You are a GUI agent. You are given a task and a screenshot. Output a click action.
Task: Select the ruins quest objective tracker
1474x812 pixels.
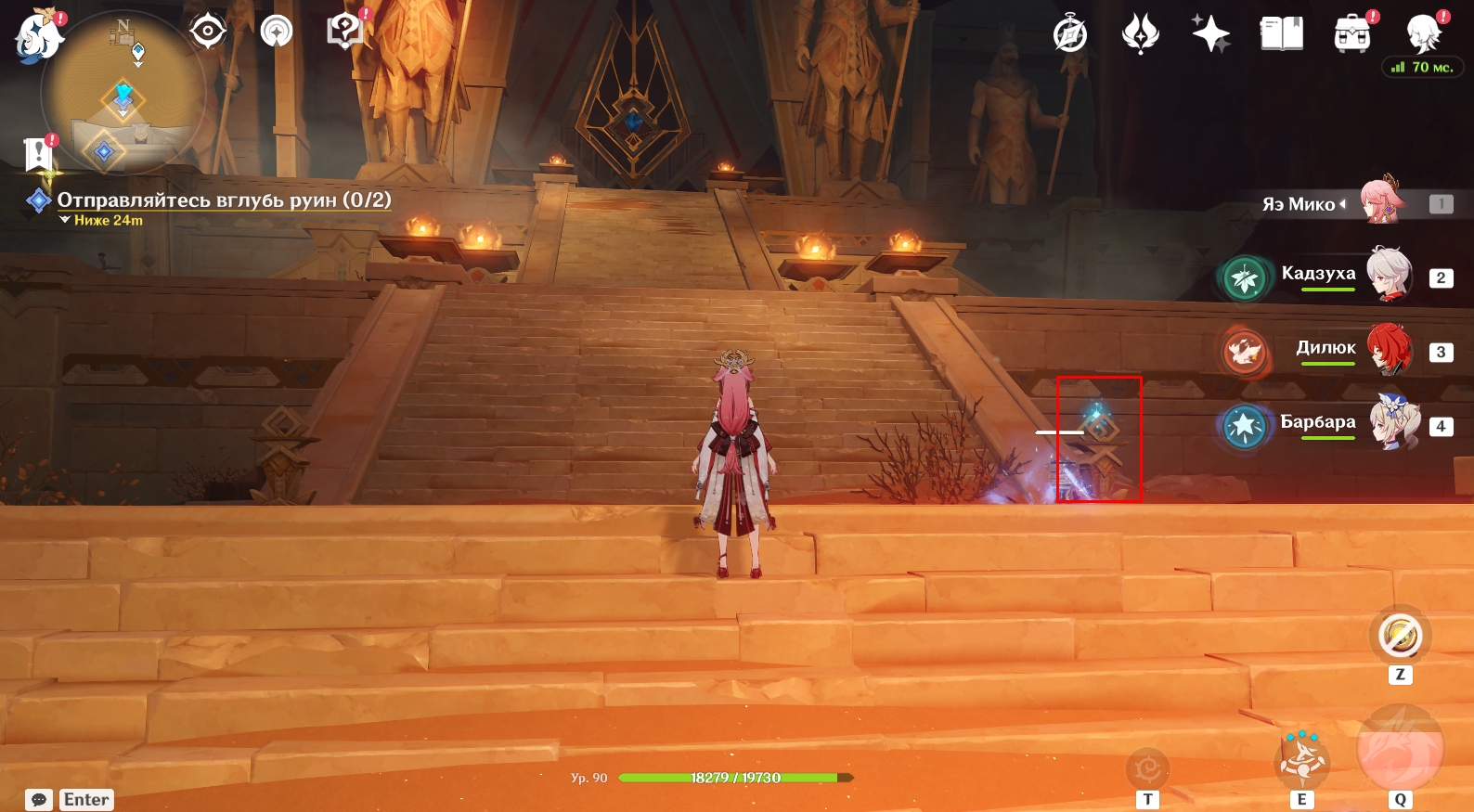tap(223, 200)
